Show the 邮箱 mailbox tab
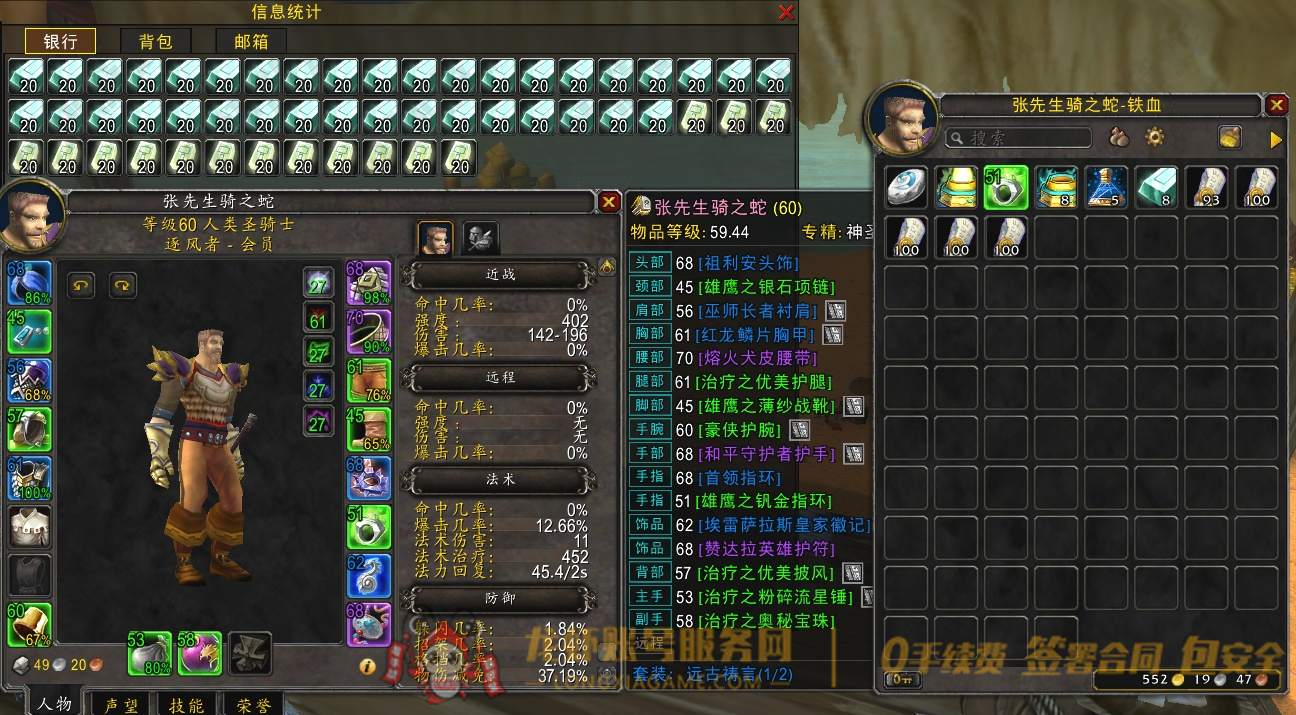1296x715 pixels. (x=251, y=41)
